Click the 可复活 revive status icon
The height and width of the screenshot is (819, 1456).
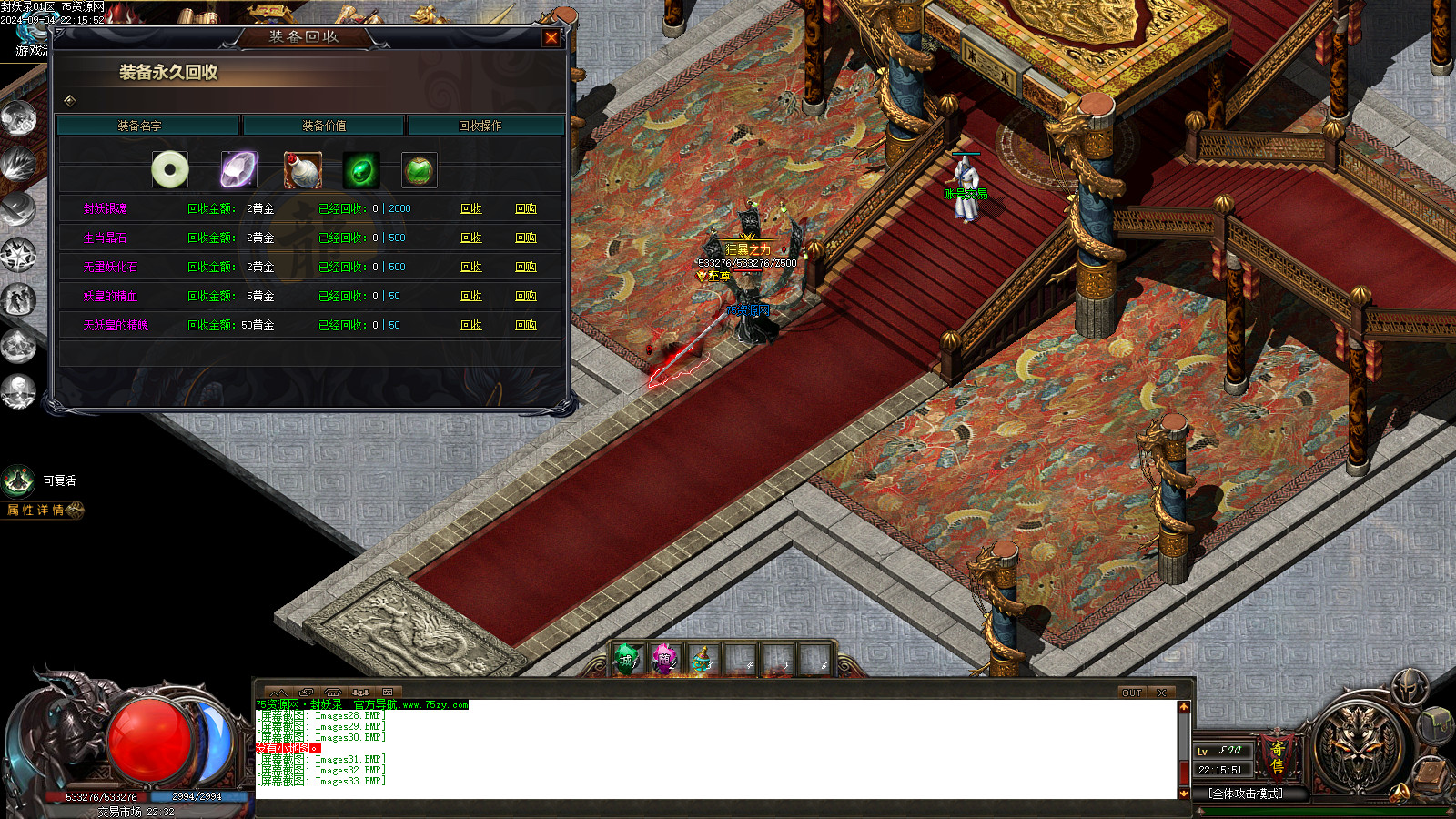18,480
